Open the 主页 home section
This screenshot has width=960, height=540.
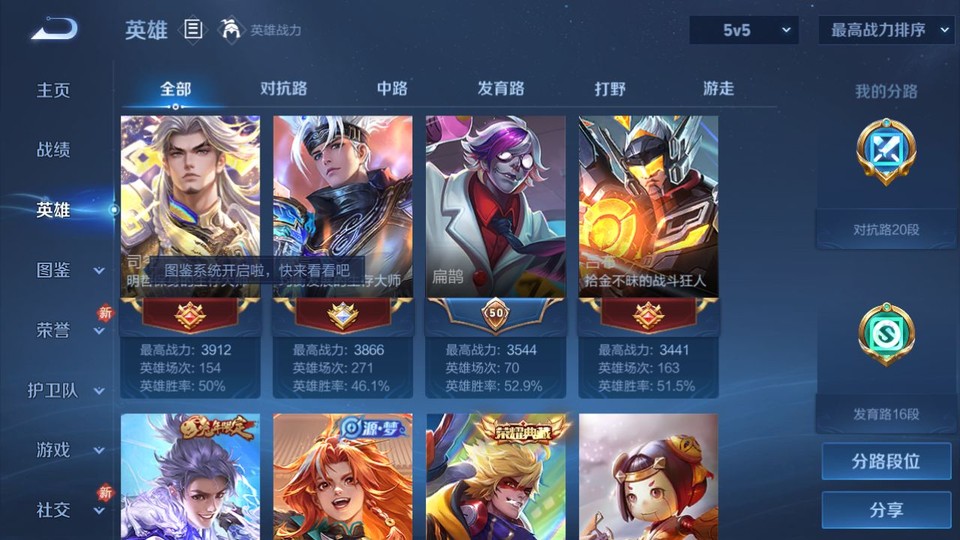pyautogui.click(x=54, y=90)
